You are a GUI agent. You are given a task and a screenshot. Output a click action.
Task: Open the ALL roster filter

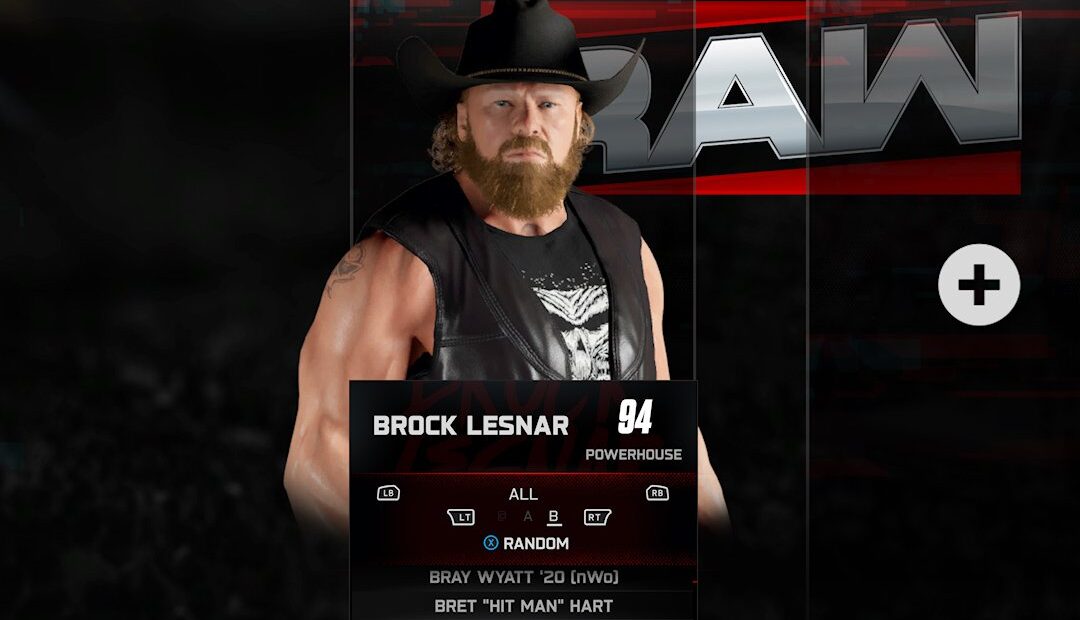(x=523, y=494)
